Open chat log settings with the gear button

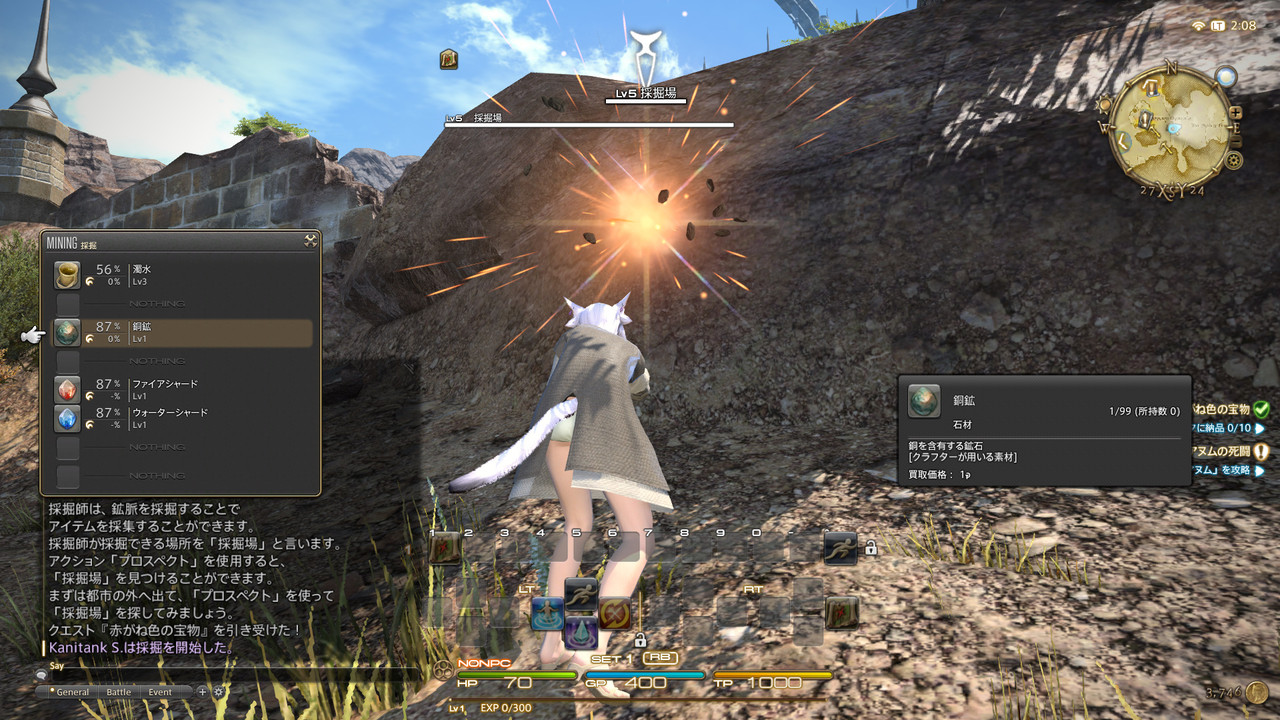[x=218, y=691]
